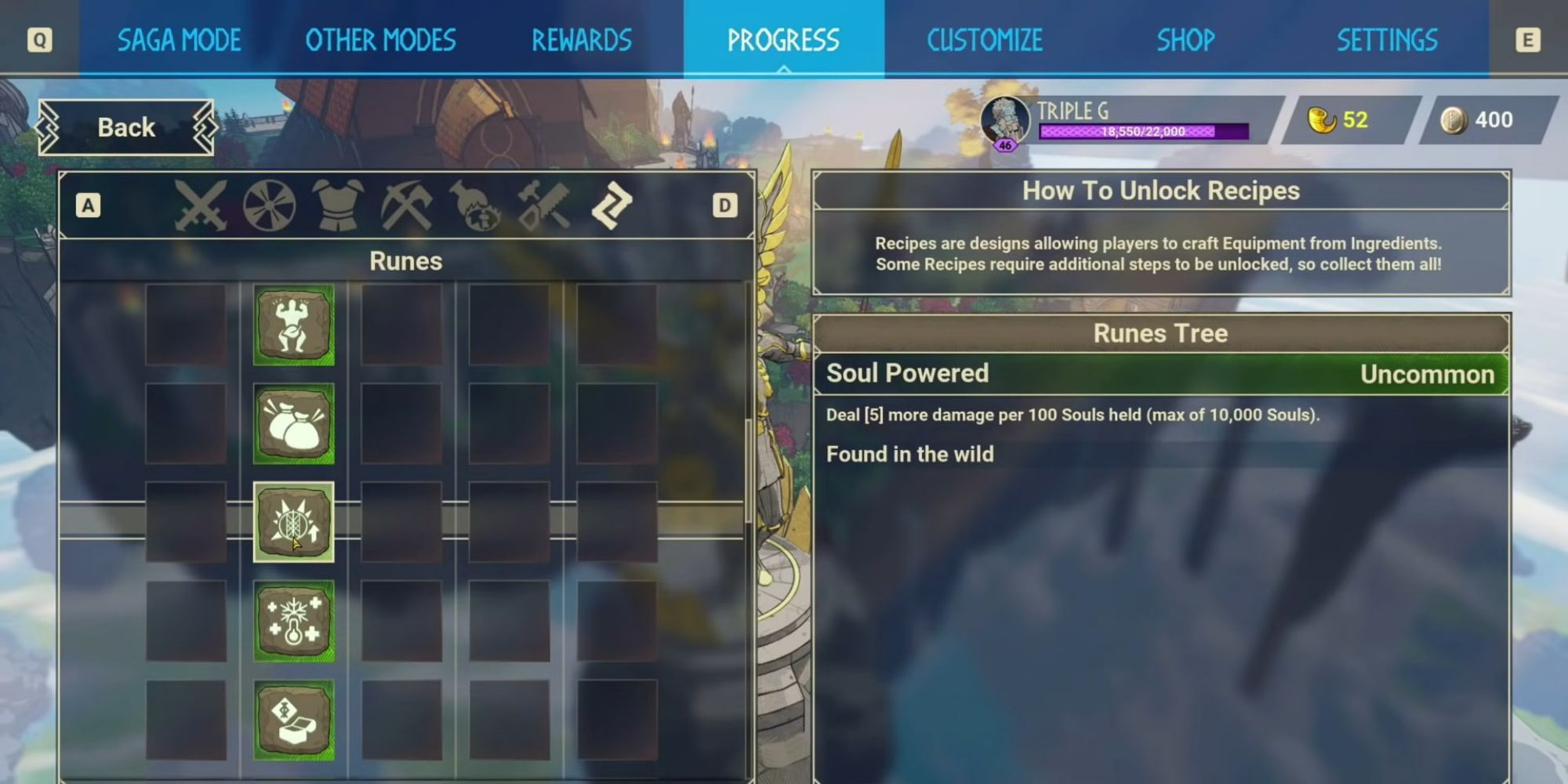This screenshot has height=784, width=1568.
Task: Select the crossed swords weapons category
Action: (x=200, y=205)
